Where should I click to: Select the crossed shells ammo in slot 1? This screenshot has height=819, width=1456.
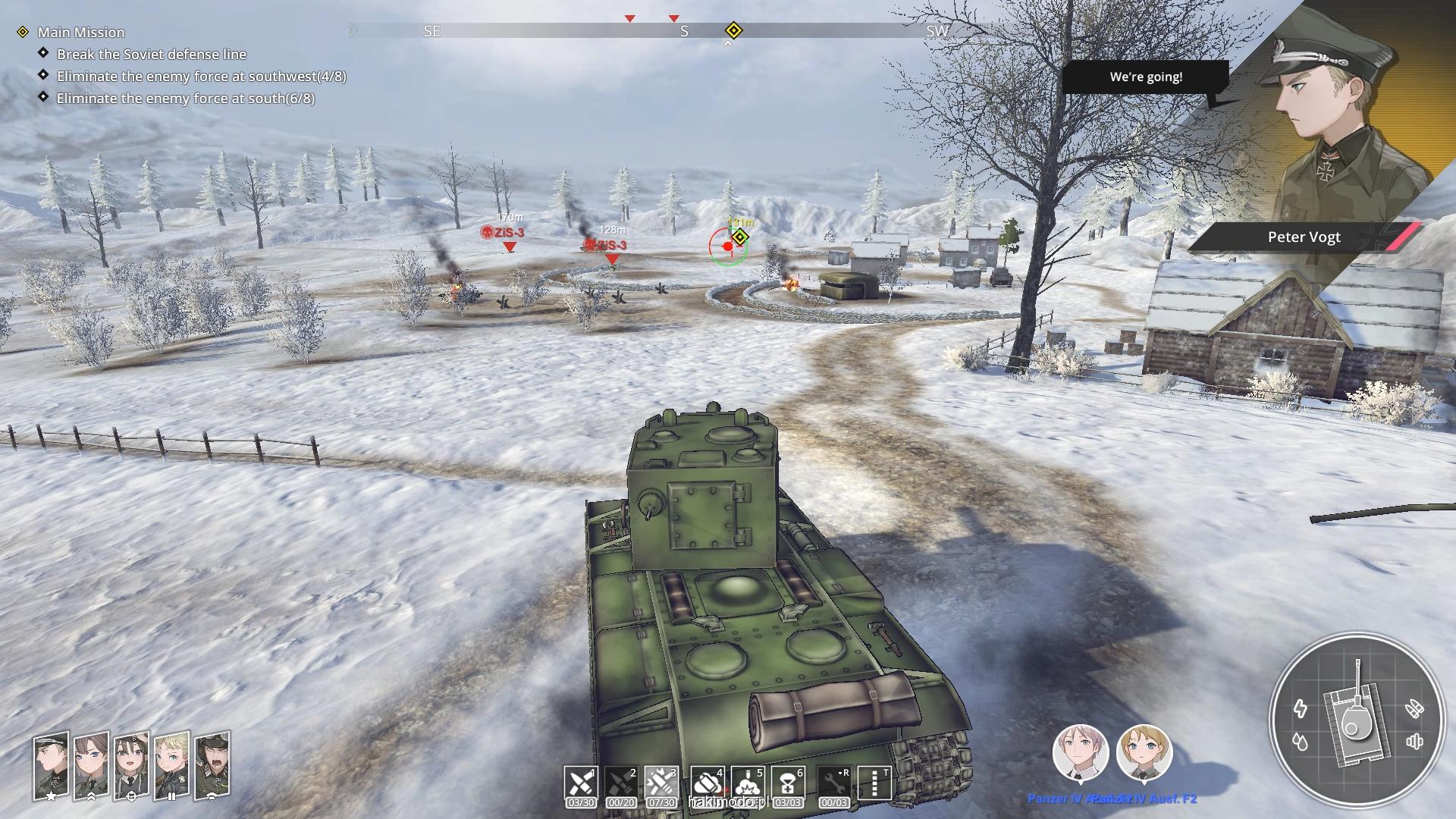(581, 782)
